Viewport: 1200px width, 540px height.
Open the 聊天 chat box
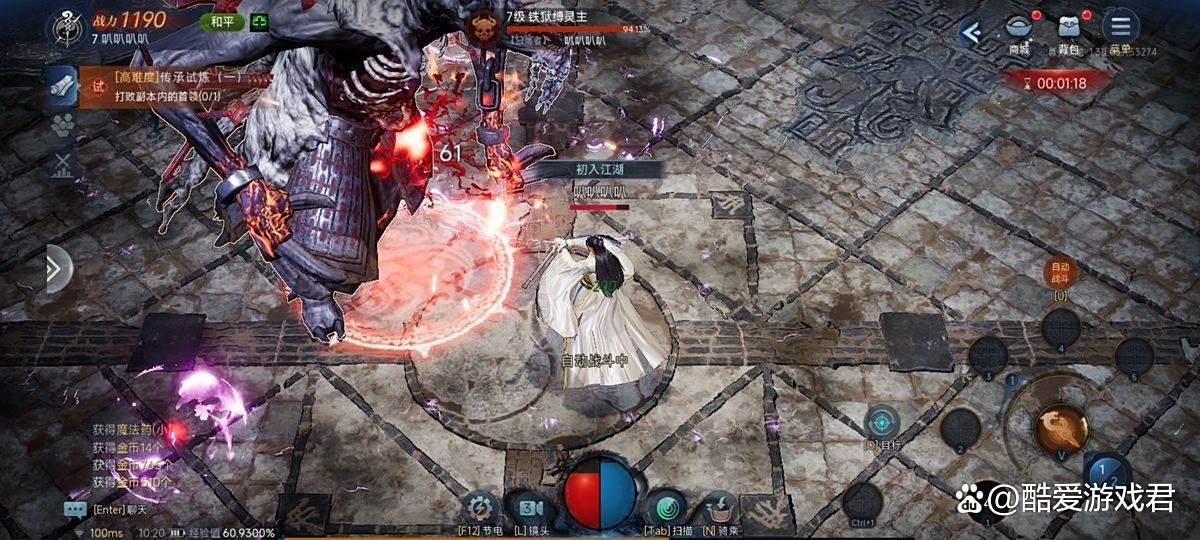tap(76, 509)
